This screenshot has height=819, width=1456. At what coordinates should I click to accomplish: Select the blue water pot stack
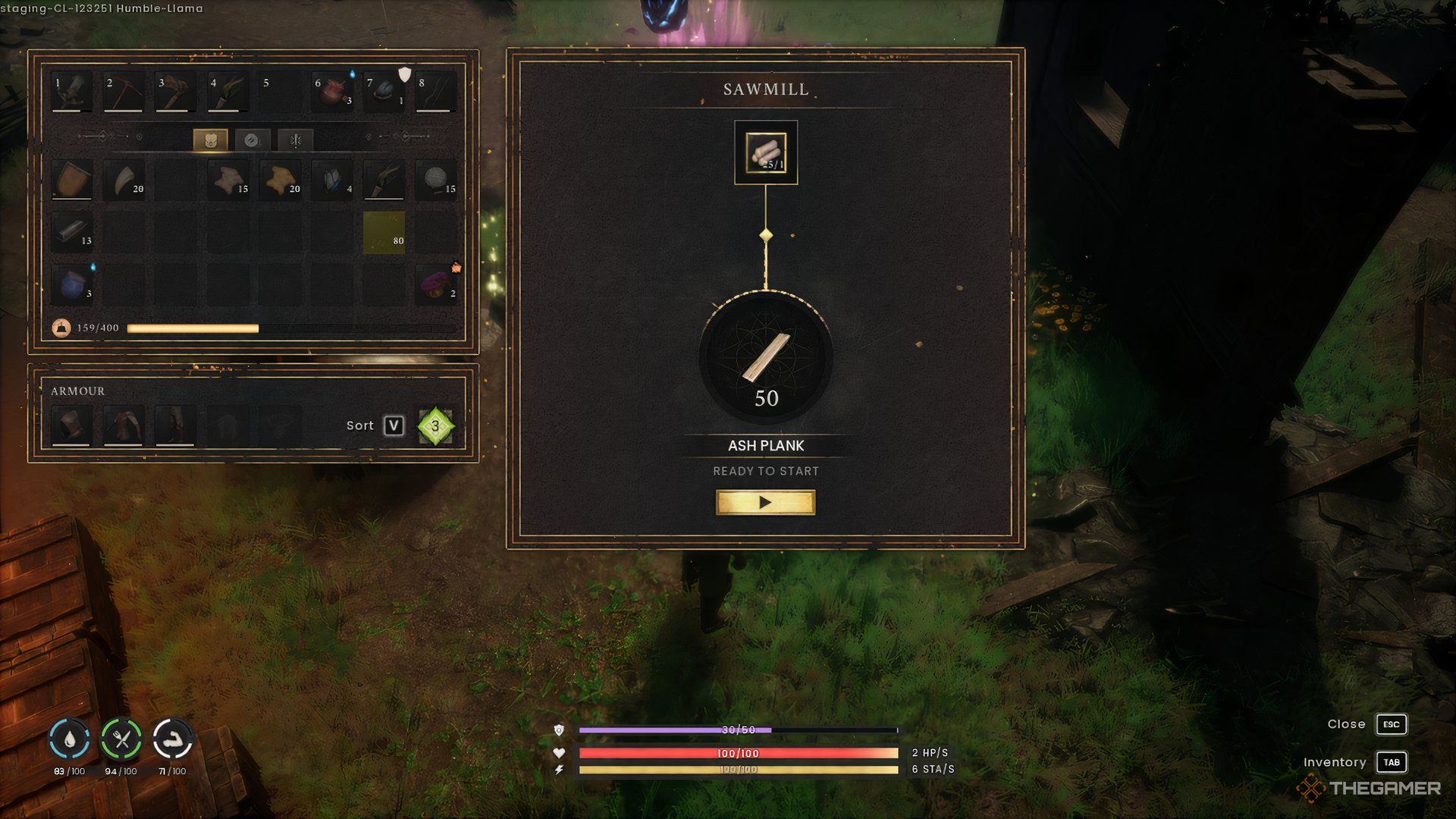click(73, 284)
